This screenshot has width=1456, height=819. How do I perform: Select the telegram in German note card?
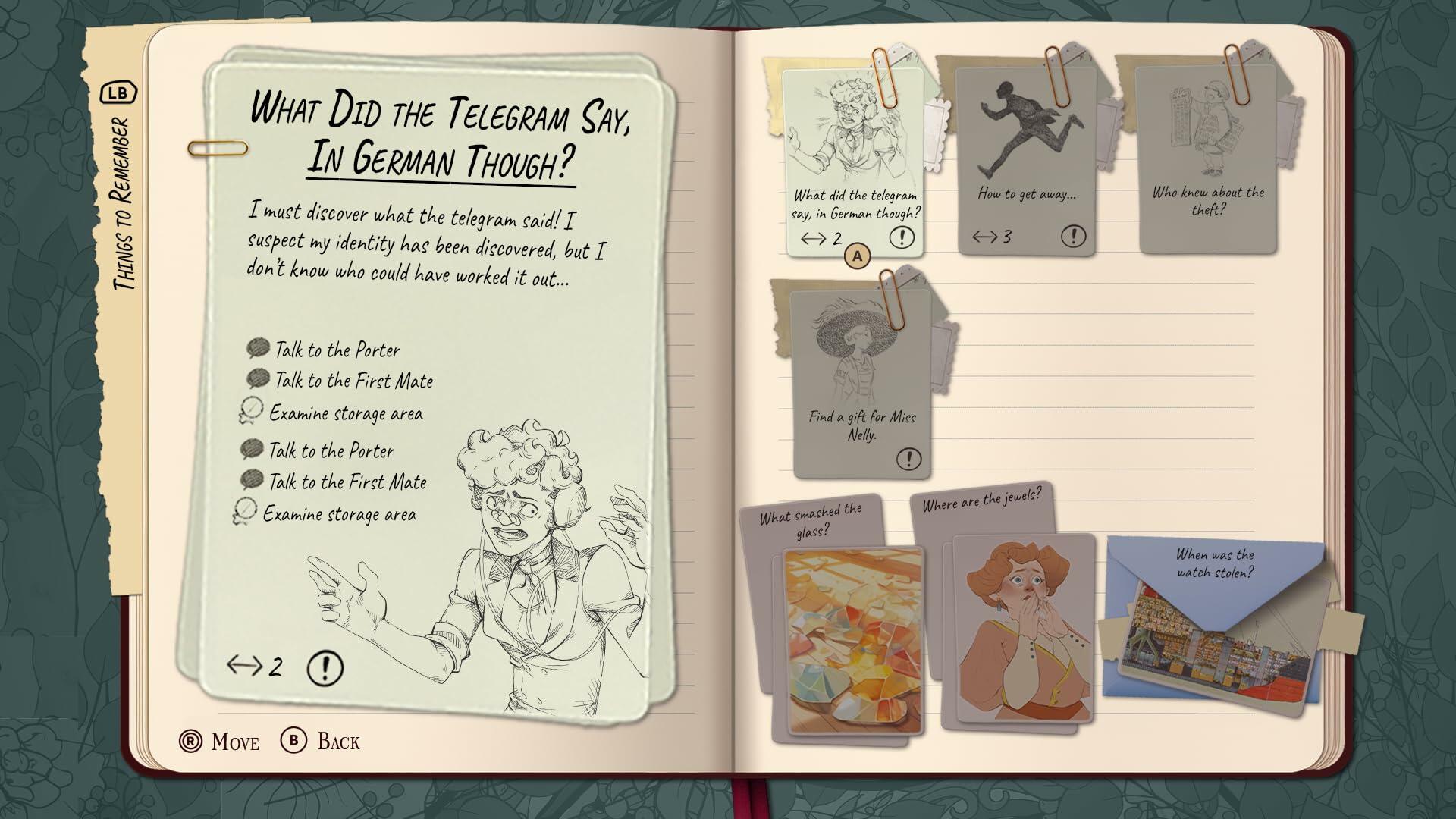[x=854, y=163]
